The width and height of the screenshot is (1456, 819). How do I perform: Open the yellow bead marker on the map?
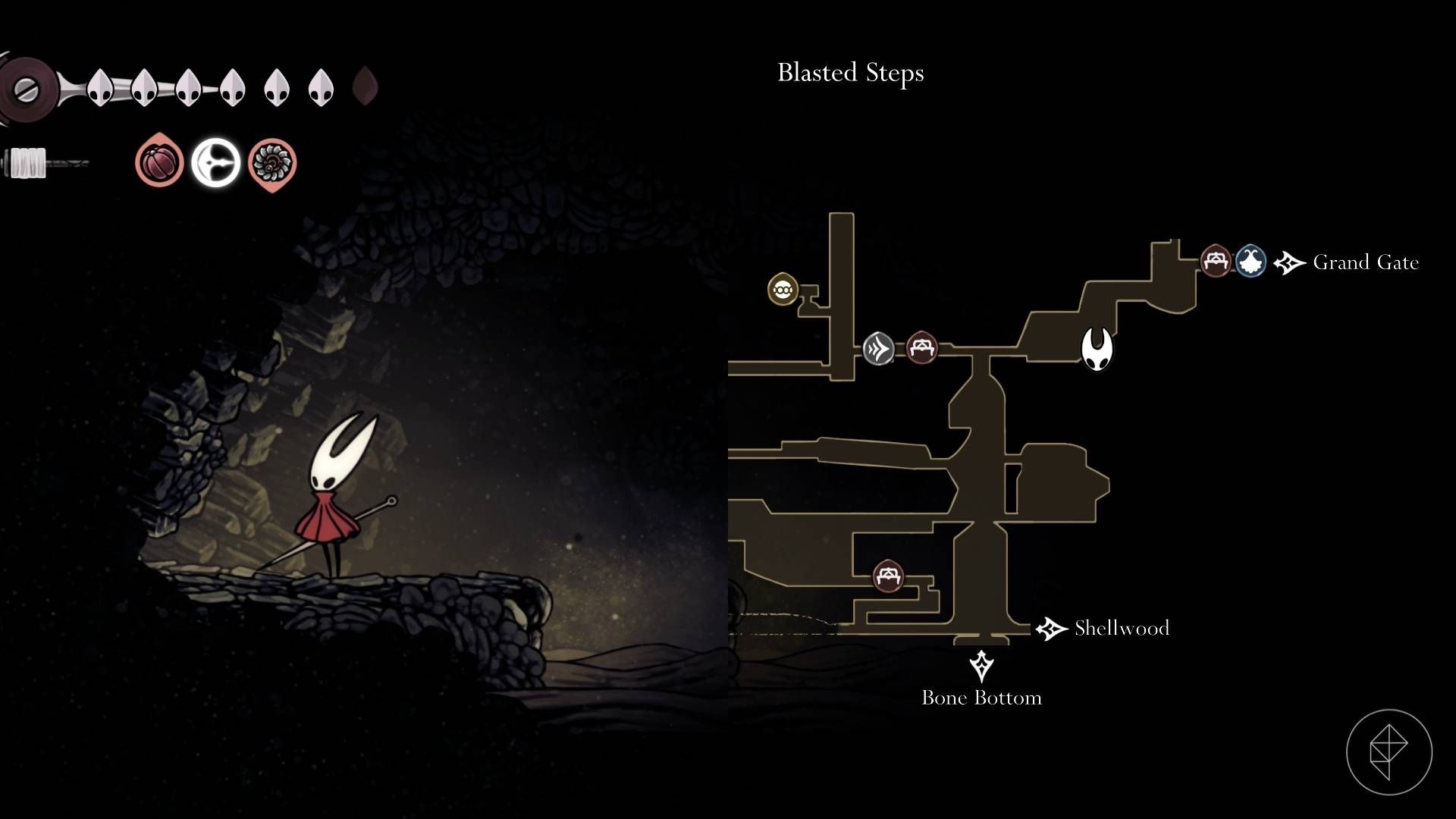tap(783, 290)
